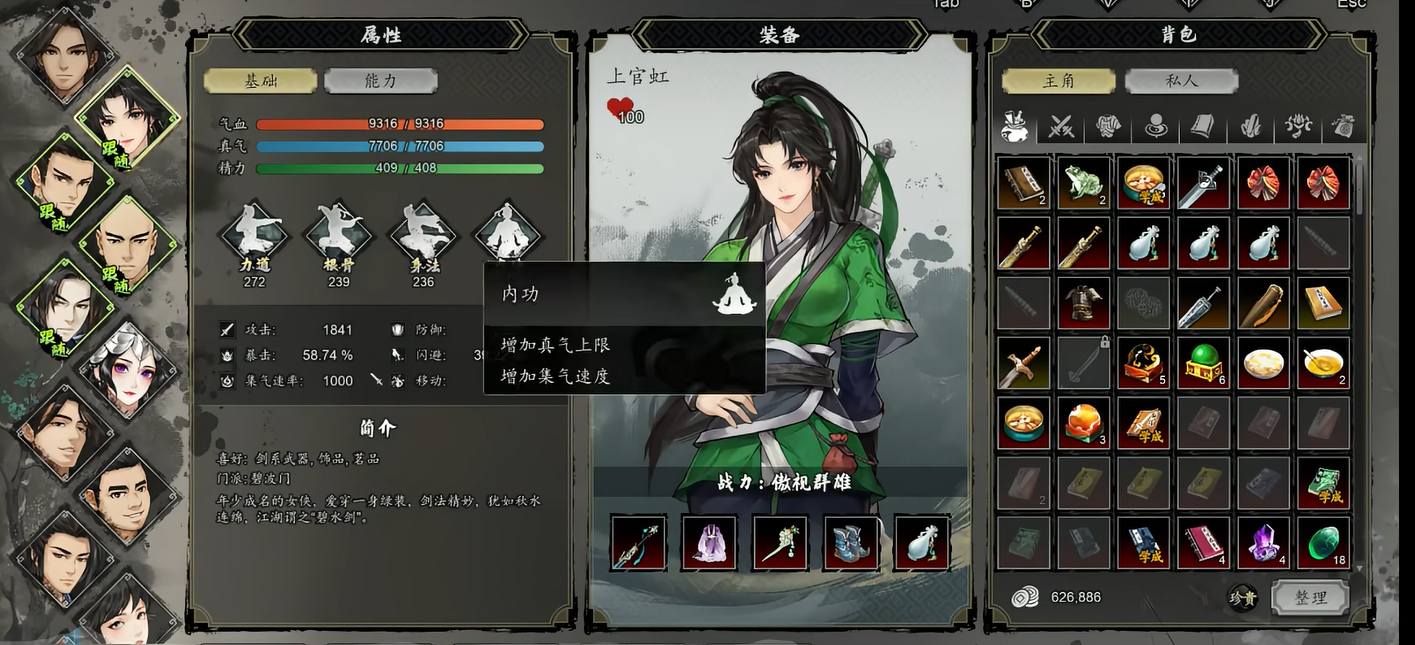The image size is (1415, 645).
Task: Select the equipped purple robe slot
Action: tap(709, 543)
